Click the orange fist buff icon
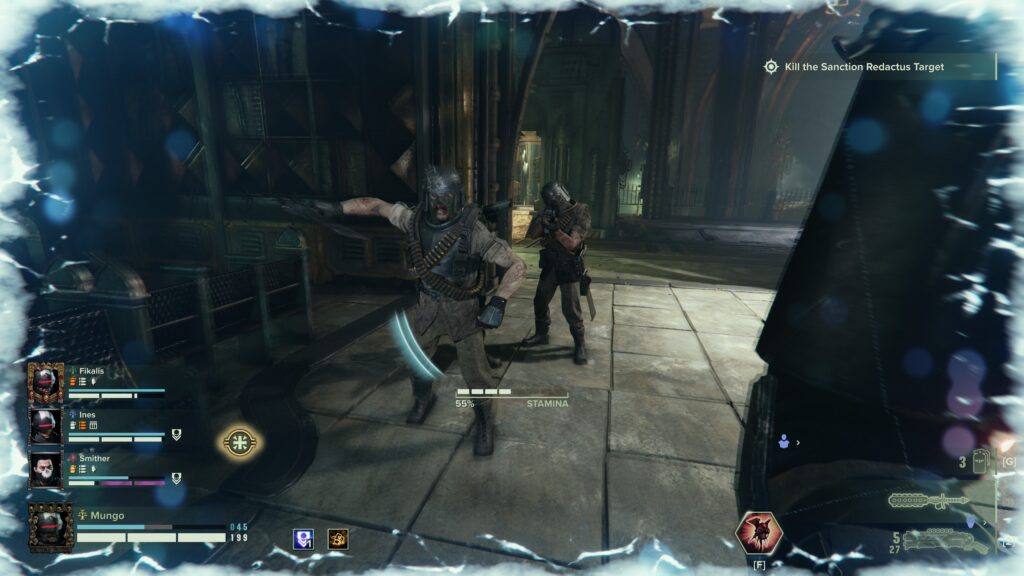The image size is (1024, 576). pos(338,539)
